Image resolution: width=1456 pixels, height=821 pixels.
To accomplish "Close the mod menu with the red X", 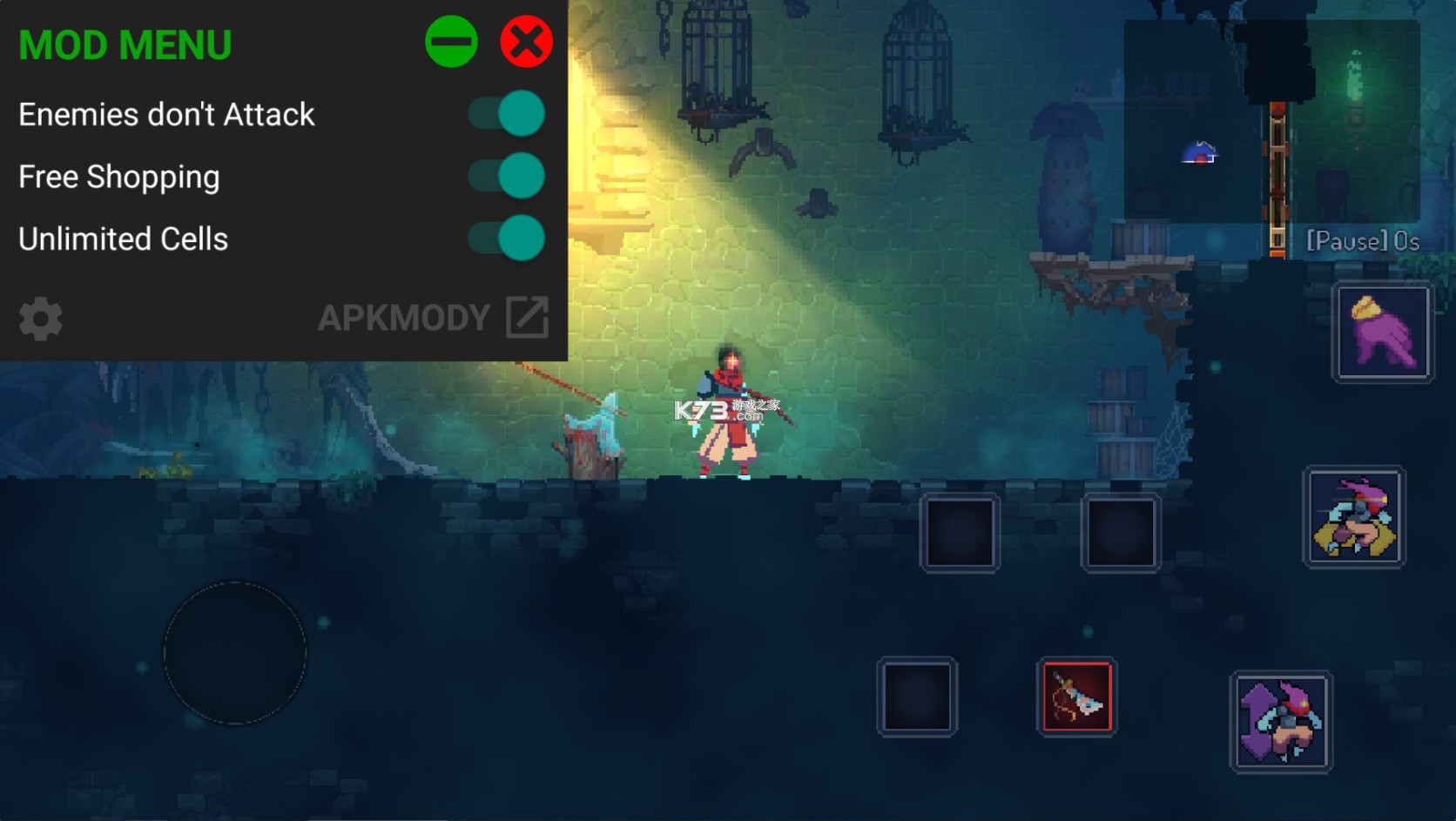I will [x=524, y=40].
